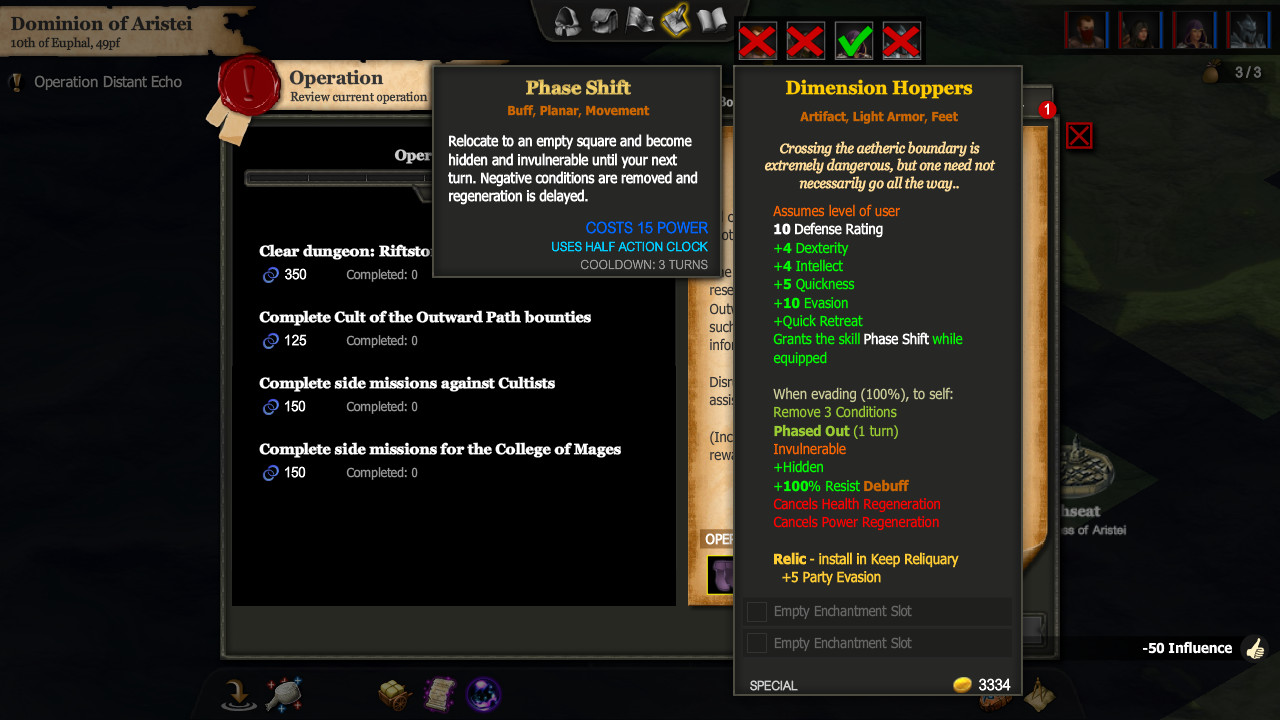This screenshot has width=1280, height=720.
Task: Toggle the leftmost red X selection
Action: (x=757, y=41)
